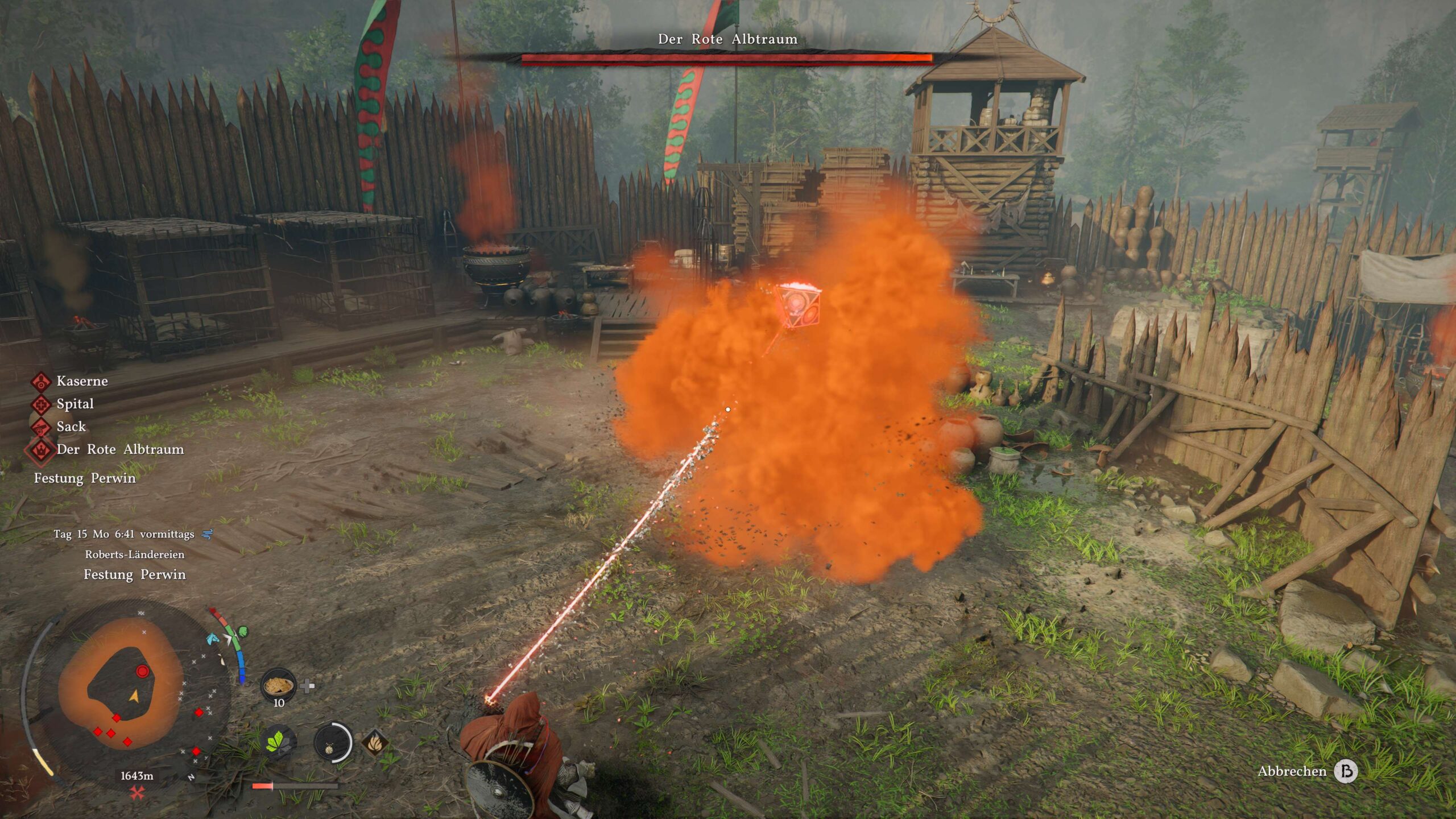
Task: Activate the green leaf ability icon
Action: click(x=280, y=742)
